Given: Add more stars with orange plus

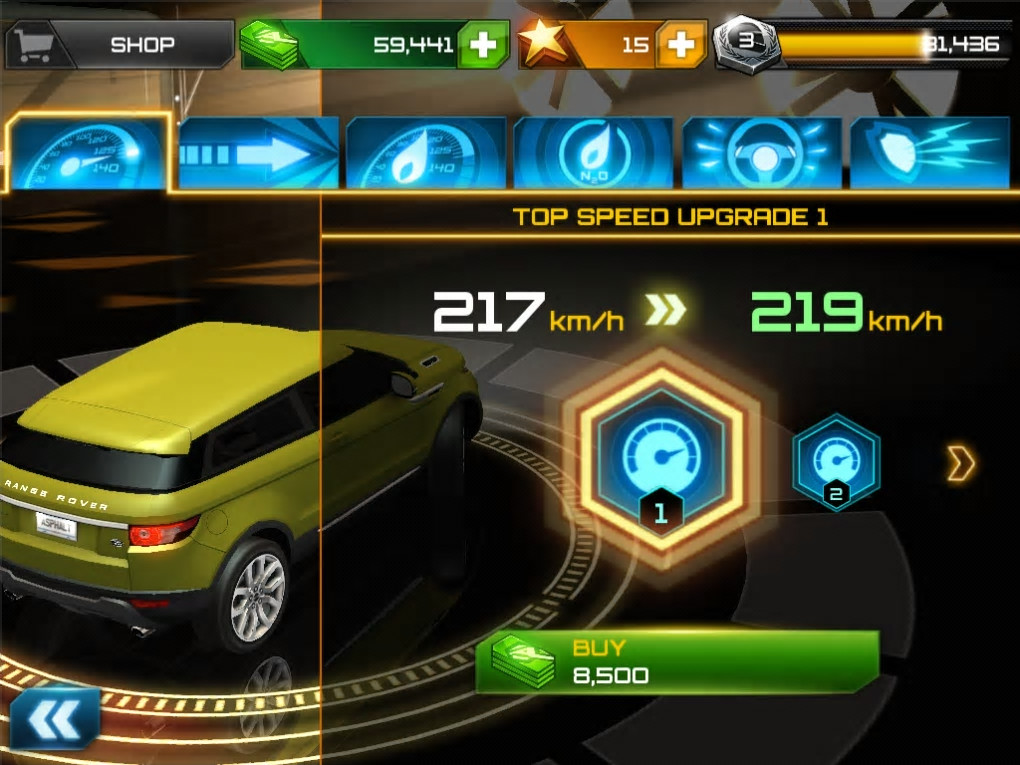Looking at the screenshot, I should coord(681,45).
